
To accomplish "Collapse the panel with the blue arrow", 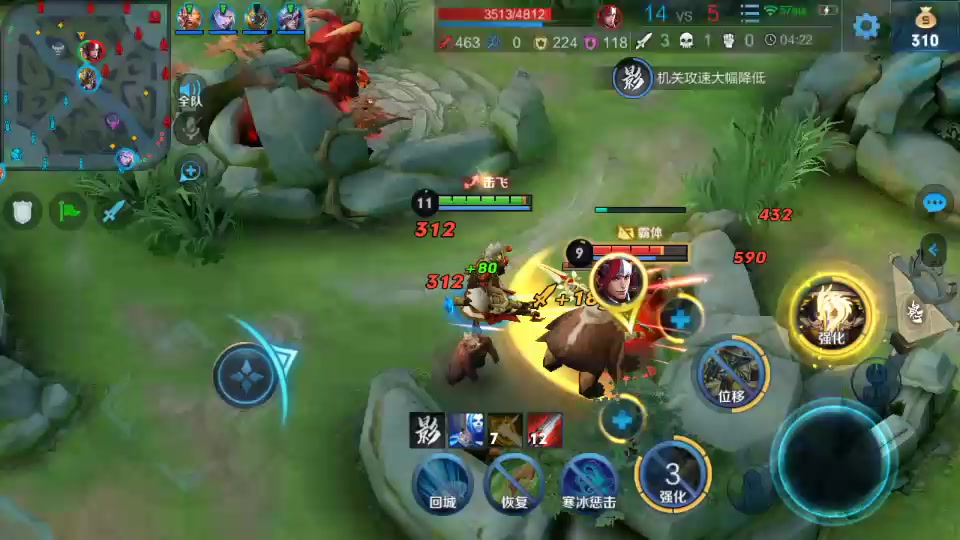I will coord(934,250).
